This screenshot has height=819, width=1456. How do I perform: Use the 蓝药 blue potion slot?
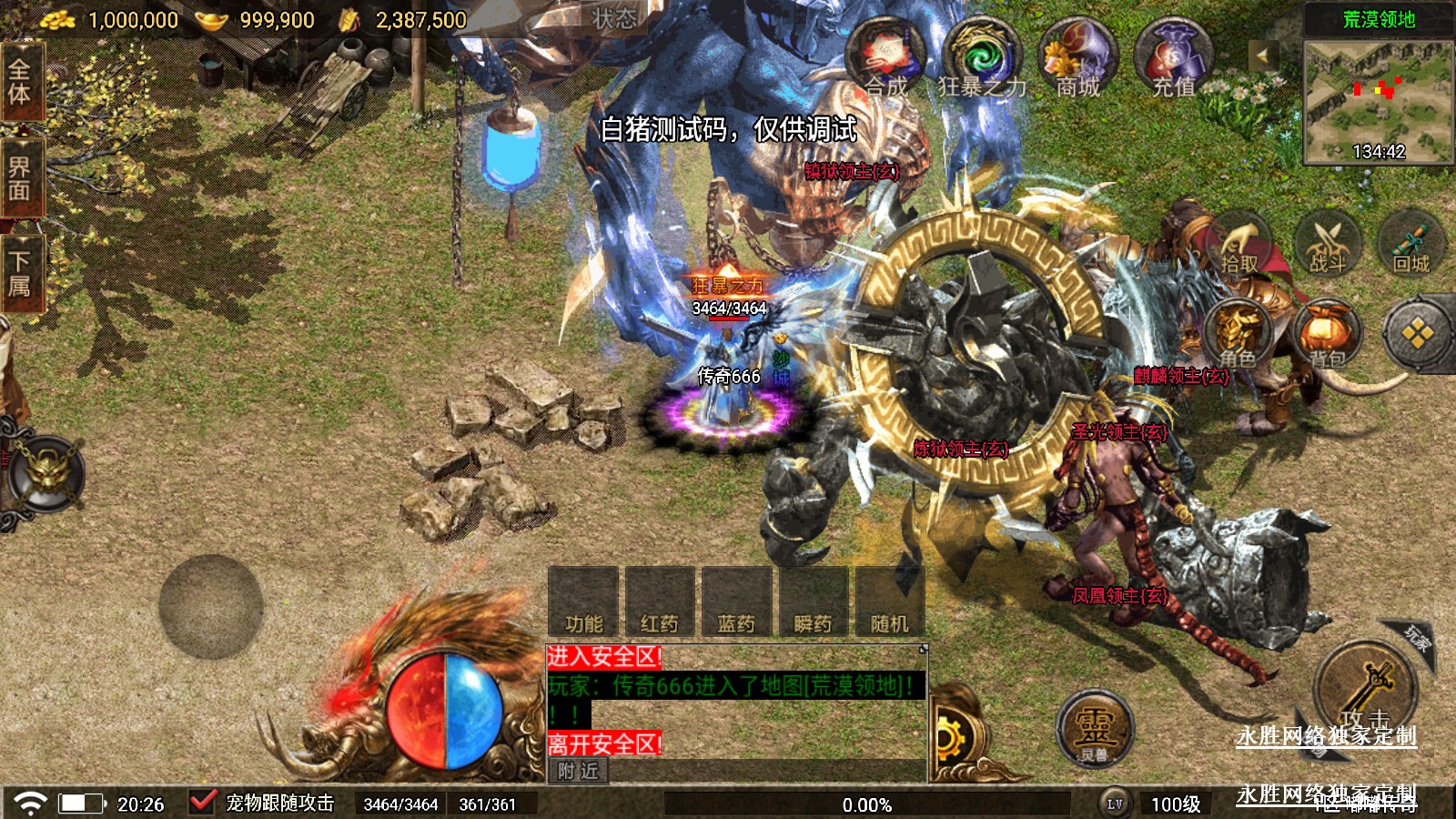click(736, 602)
